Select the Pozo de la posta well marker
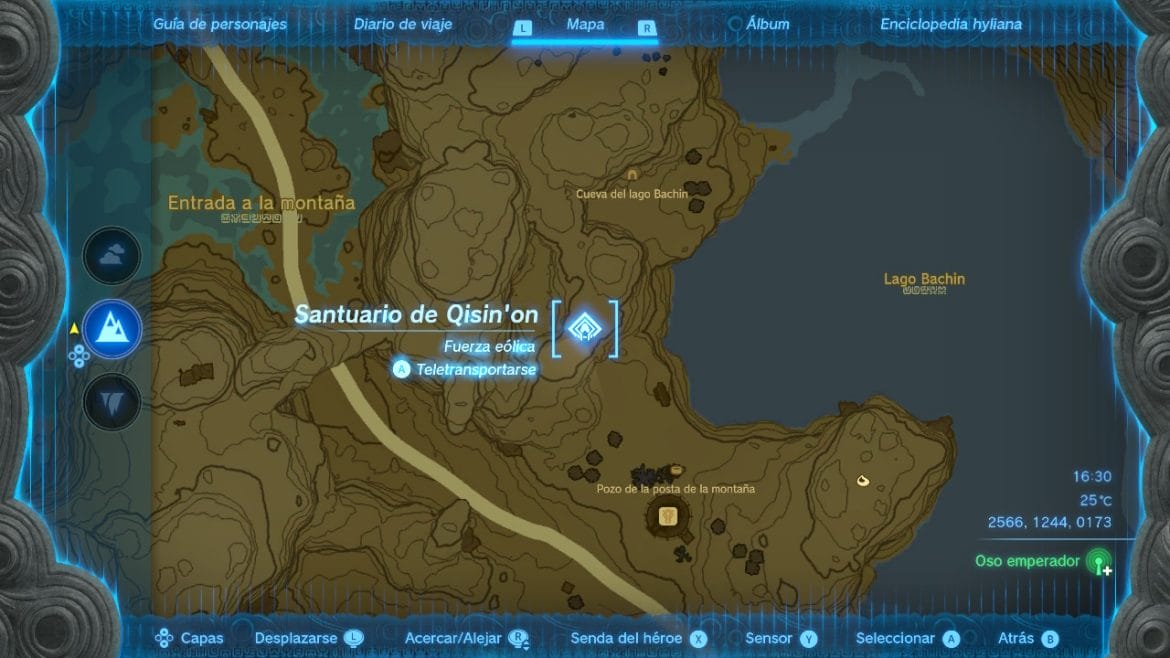Image resolution: width=1170 pixels, height=658 pixels. 669,516
